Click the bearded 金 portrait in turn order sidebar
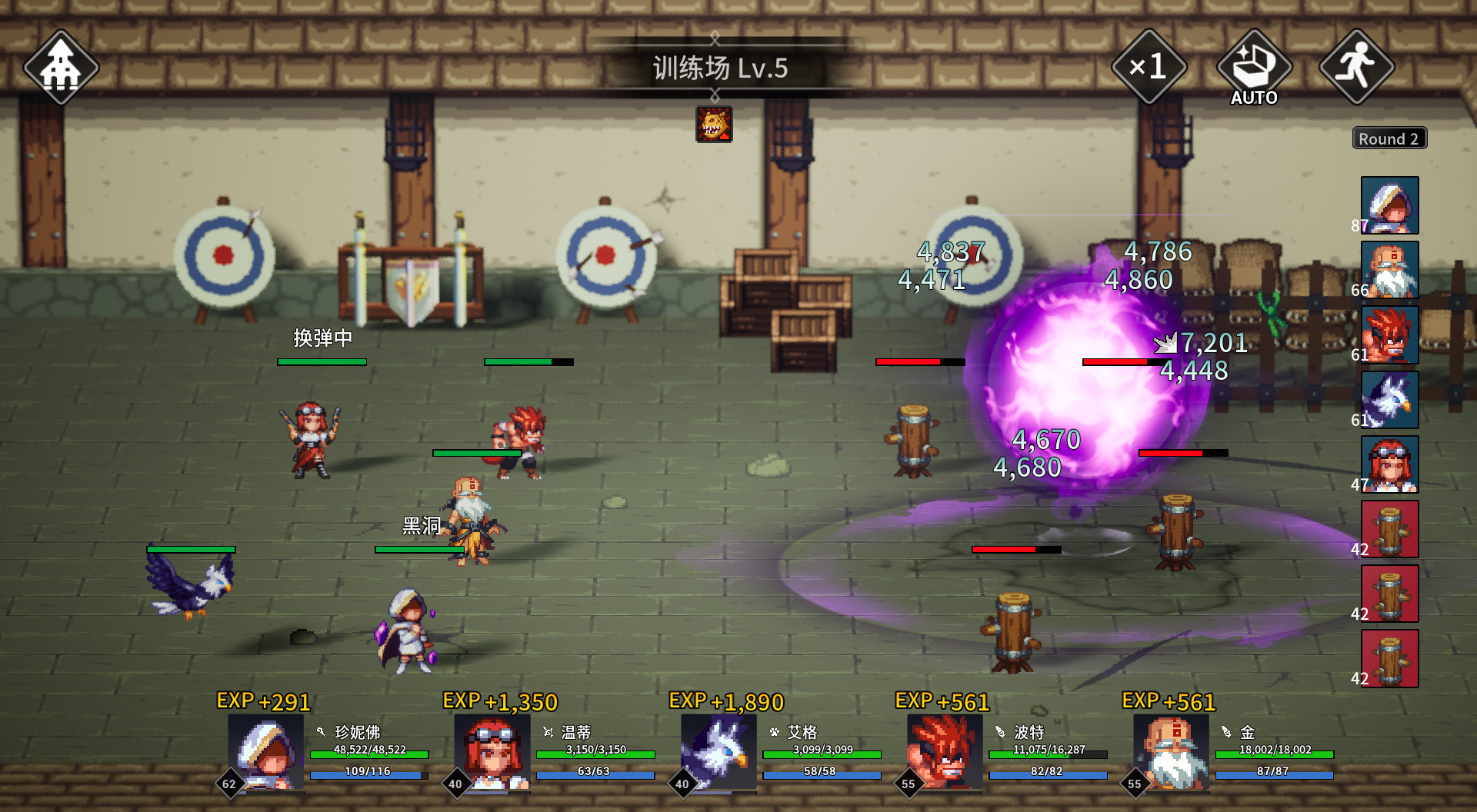Screen dimensions: 1477x812 pos(1389,271)
